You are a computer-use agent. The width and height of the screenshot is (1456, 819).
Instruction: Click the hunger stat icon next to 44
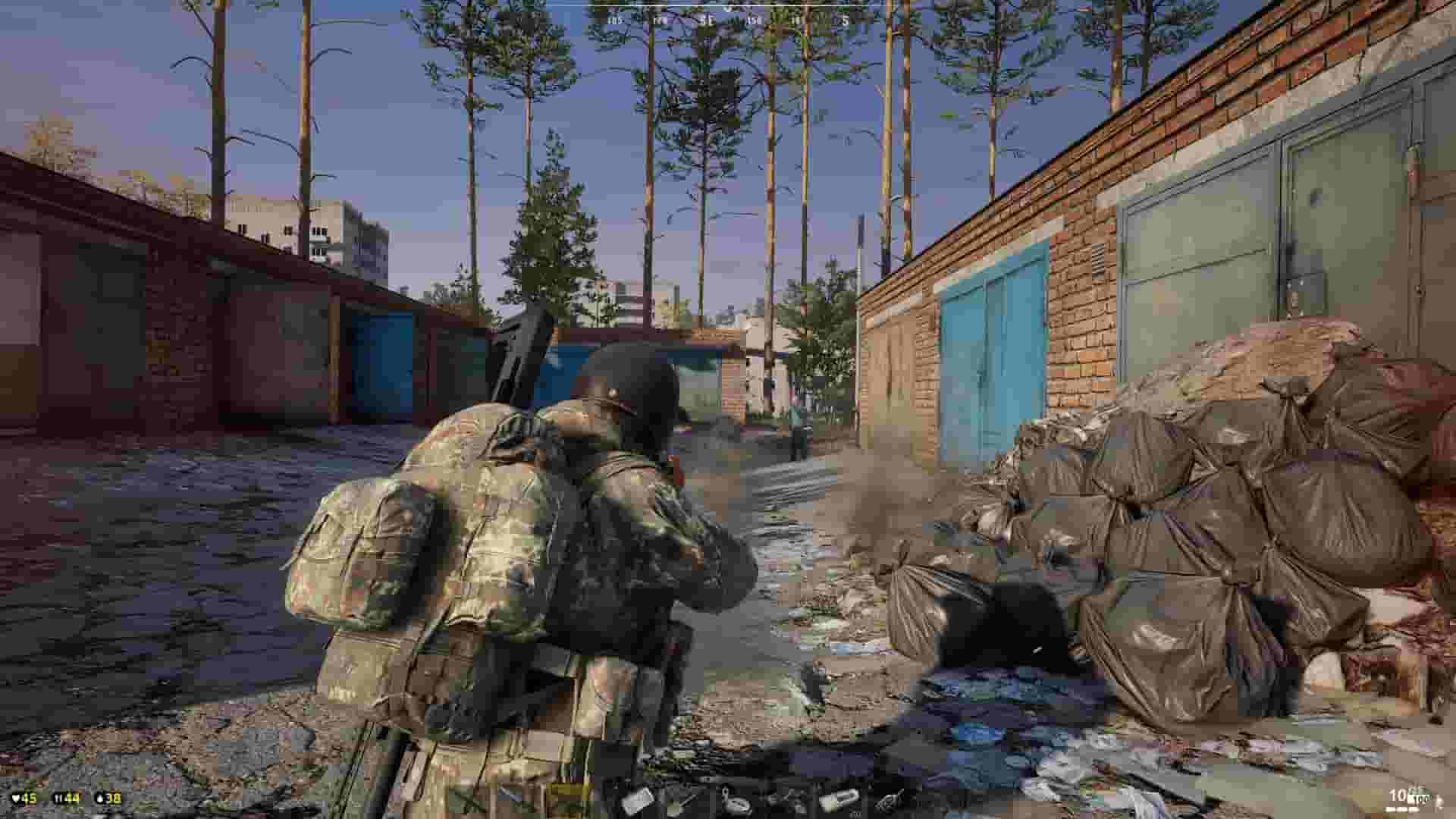click(x=58, y=798)
